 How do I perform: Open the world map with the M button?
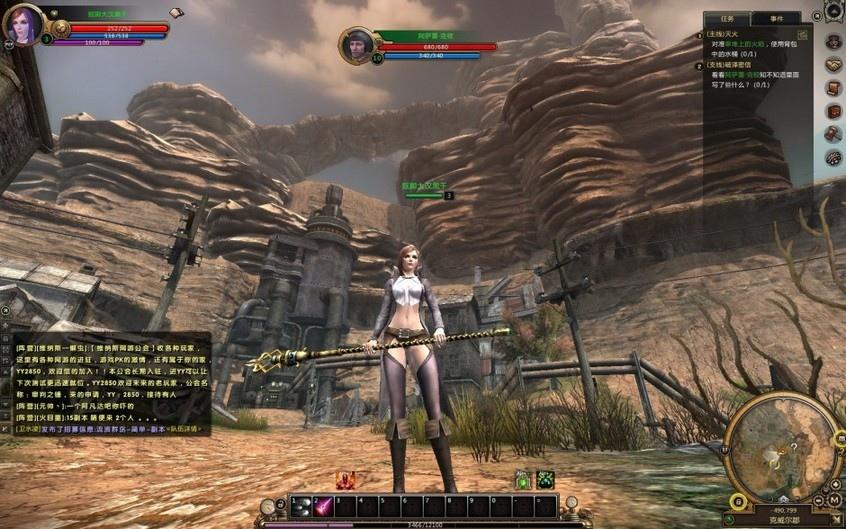(x=834, y=499)
